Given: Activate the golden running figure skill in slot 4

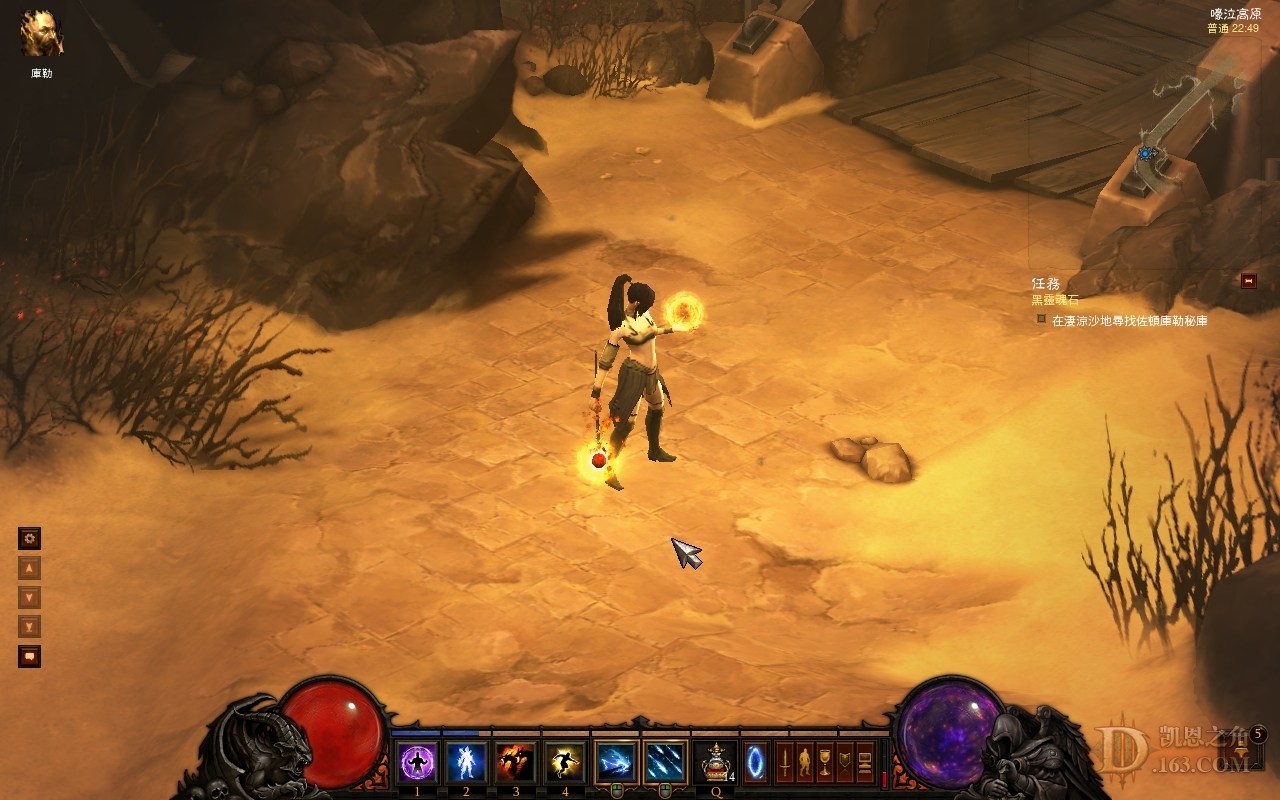Looking at the screenshot, I should [564, 762].
